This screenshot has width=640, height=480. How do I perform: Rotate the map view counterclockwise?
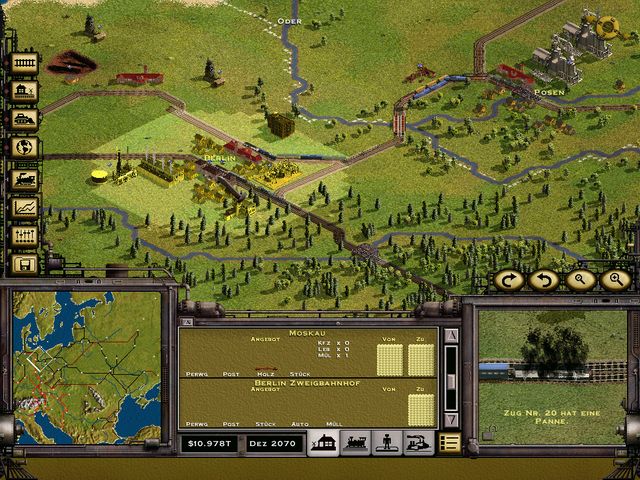click(x=545, y=280)
